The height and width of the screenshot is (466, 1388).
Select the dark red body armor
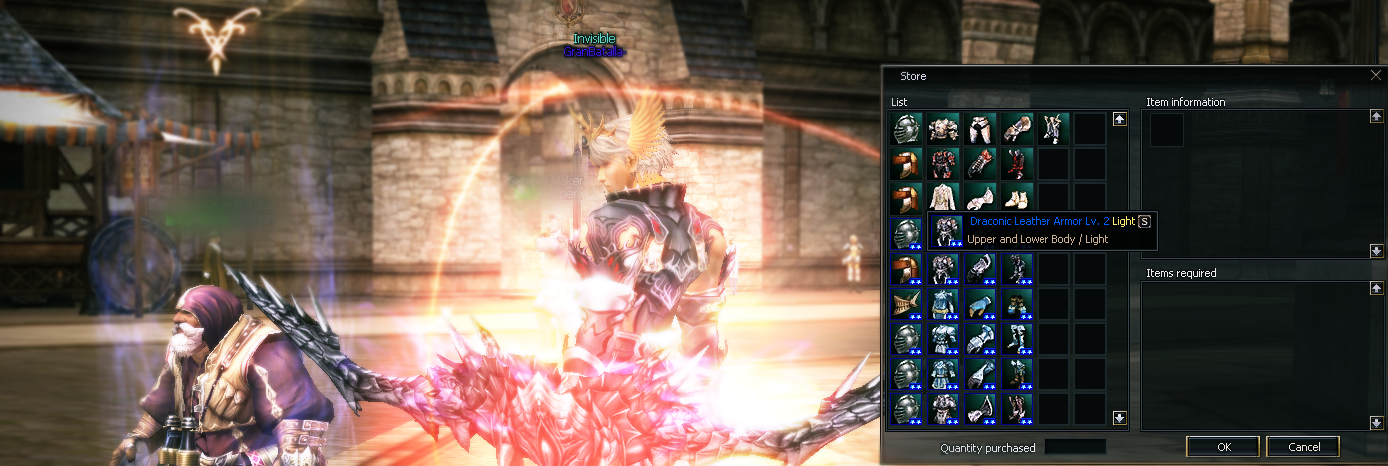[x=942, y=163]
